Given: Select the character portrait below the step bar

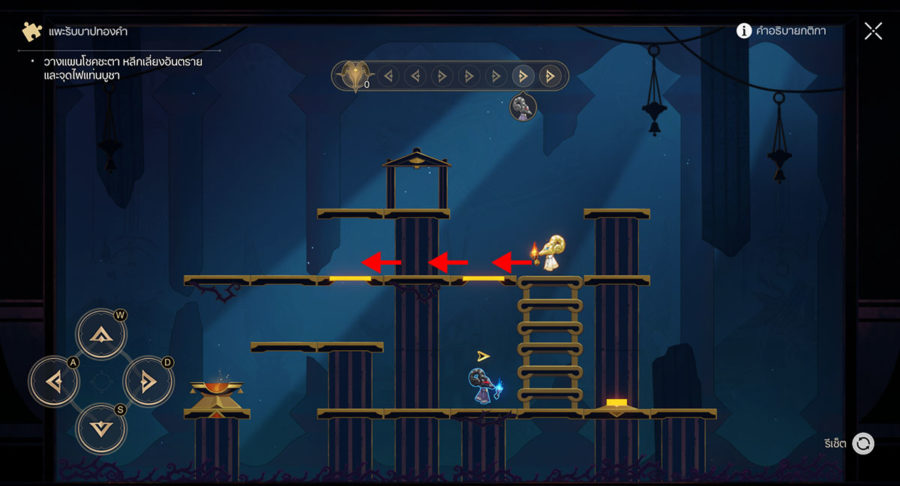Looking at the screenshot, I should click(523, 107).
